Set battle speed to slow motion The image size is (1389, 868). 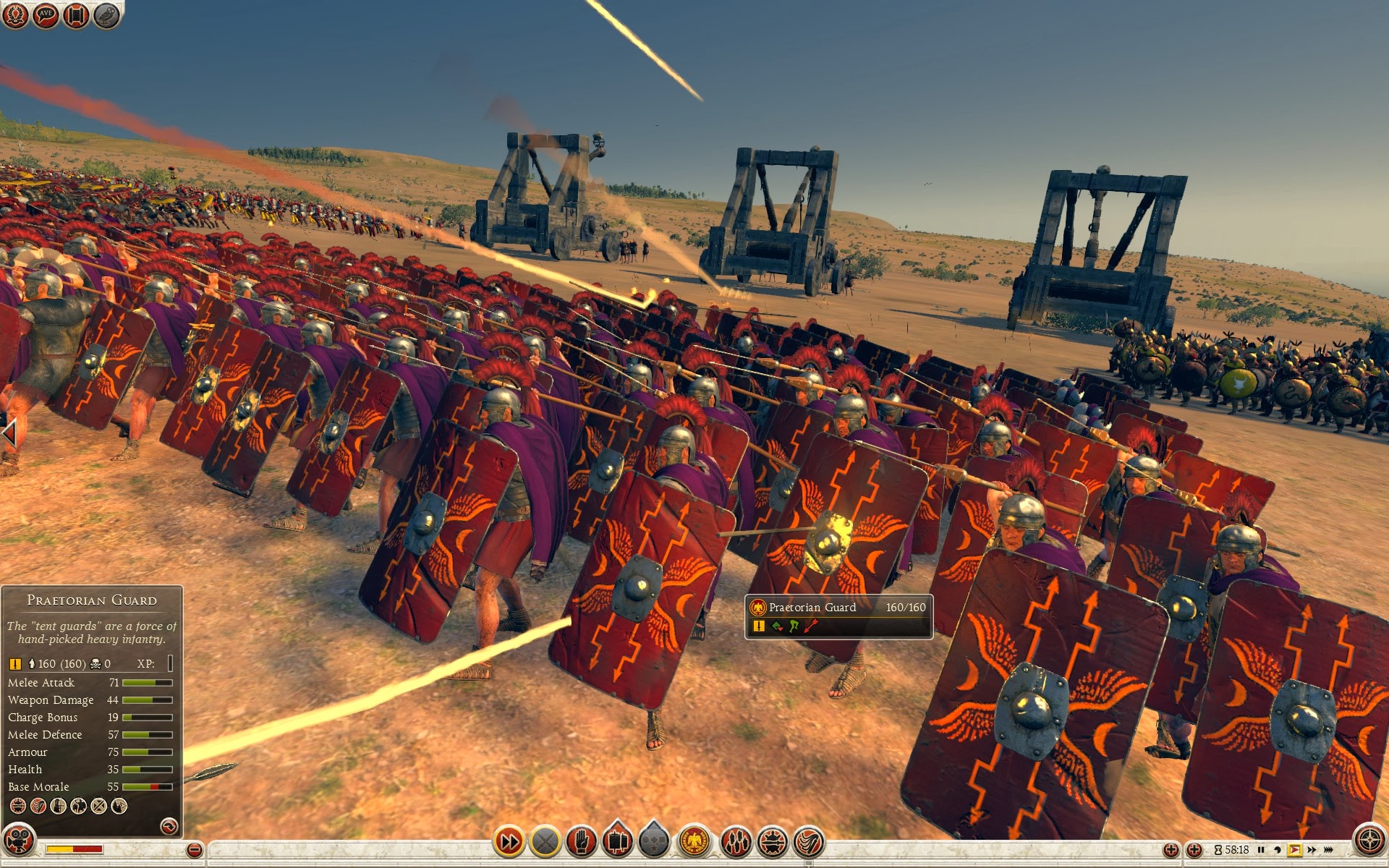[x=1278, y=850]
